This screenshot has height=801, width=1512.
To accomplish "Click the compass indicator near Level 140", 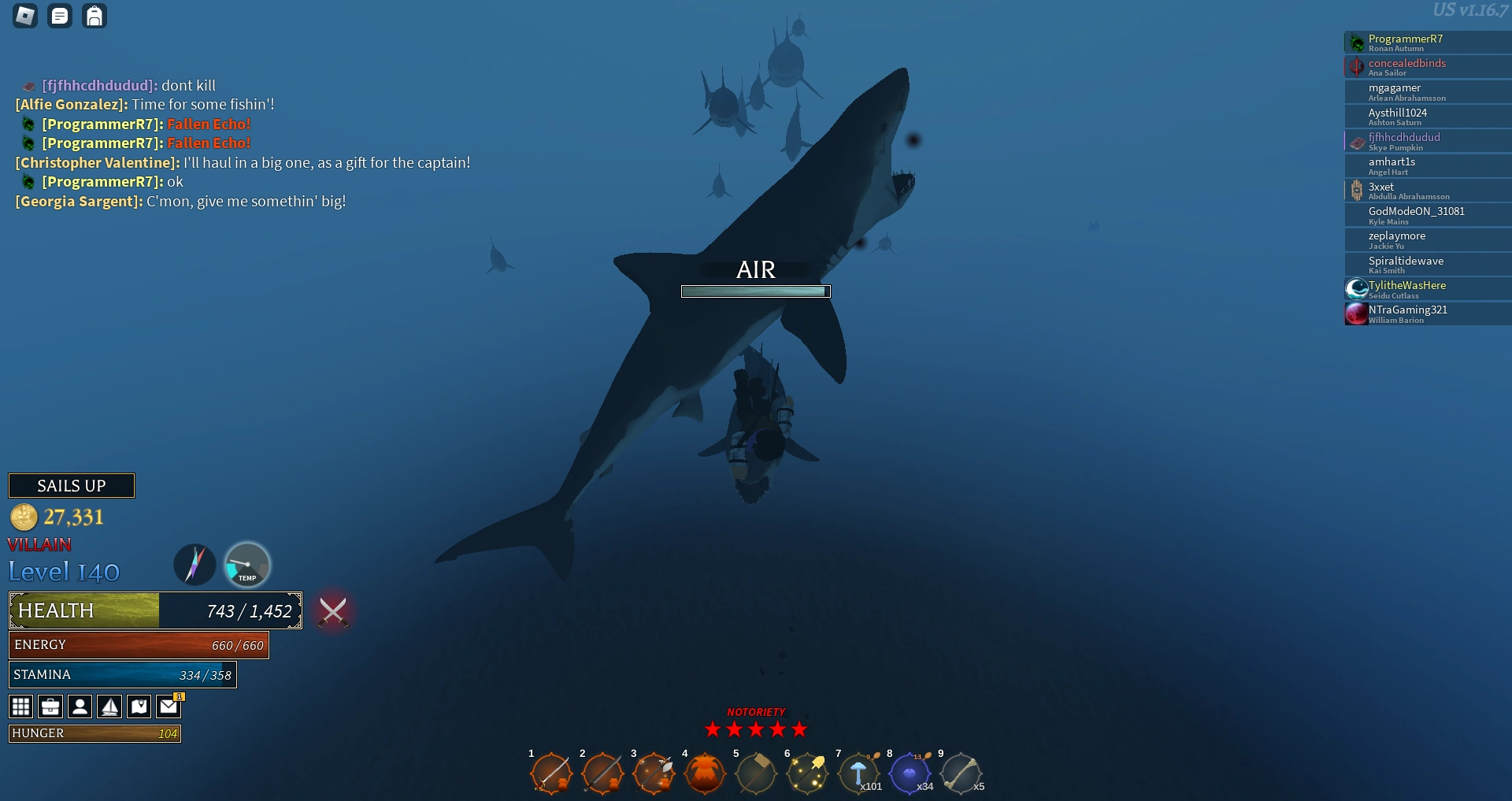I will (194, 565).
